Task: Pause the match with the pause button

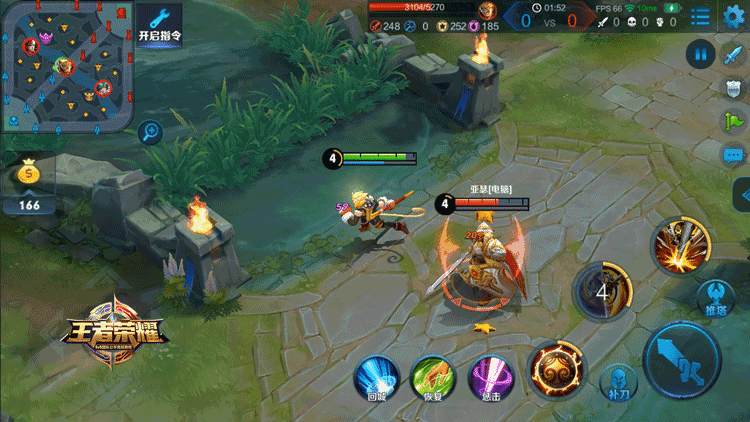Action: pos(700,54)
